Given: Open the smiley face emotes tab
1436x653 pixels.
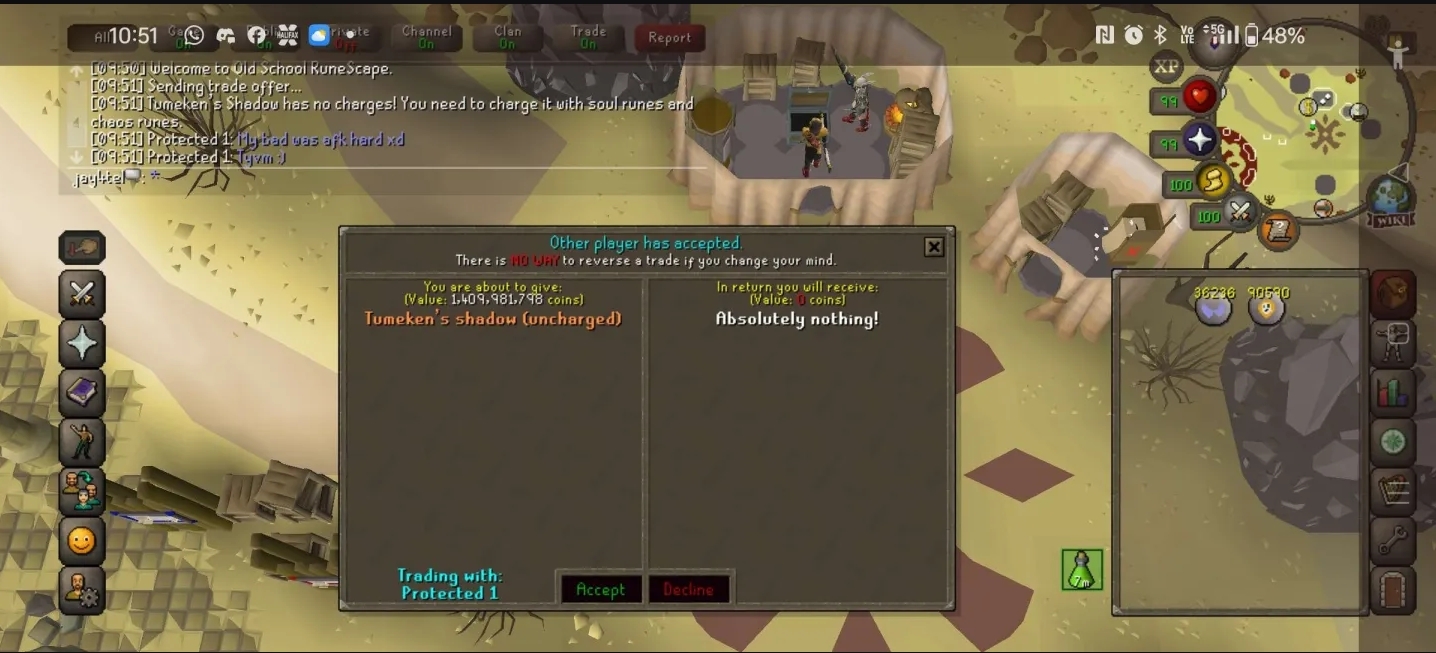Looking at the screenshot, I should click(82, 541).
